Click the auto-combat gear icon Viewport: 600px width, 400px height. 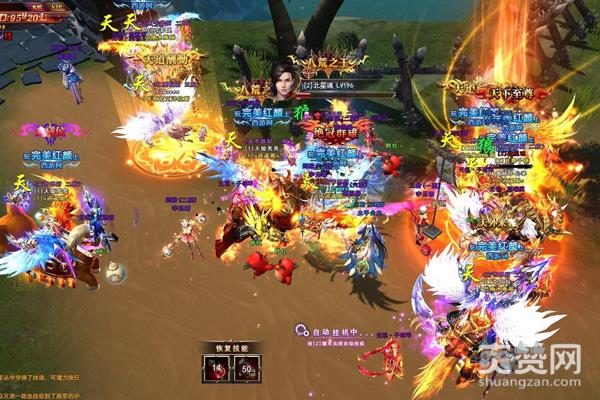(300, 329)
